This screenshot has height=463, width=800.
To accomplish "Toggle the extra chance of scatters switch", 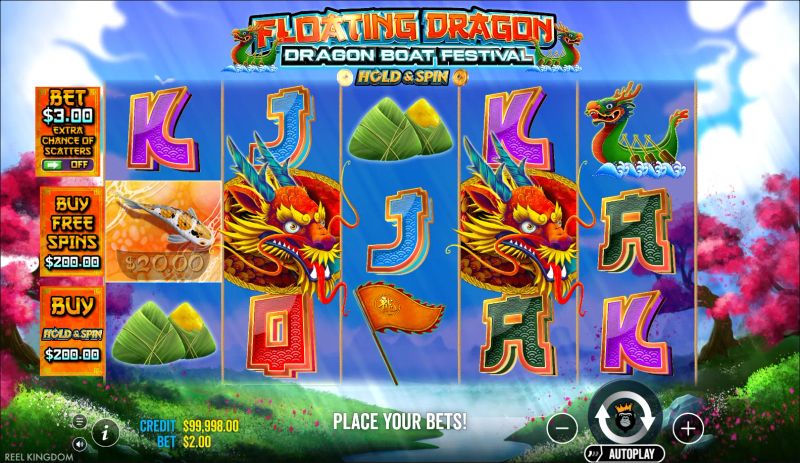I will [x=68, y=164].
